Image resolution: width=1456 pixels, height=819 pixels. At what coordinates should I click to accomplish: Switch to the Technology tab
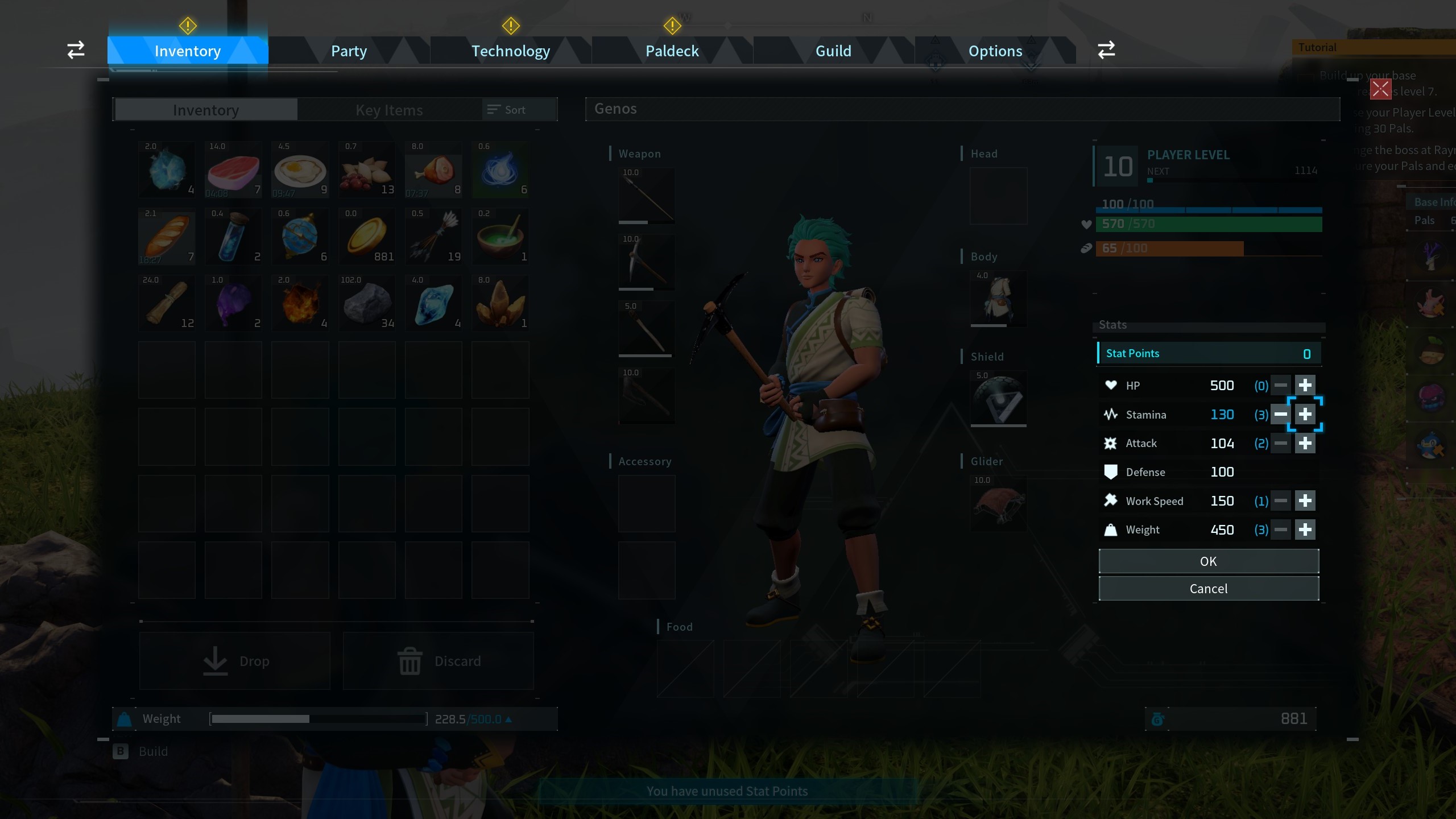coord(510,51)
